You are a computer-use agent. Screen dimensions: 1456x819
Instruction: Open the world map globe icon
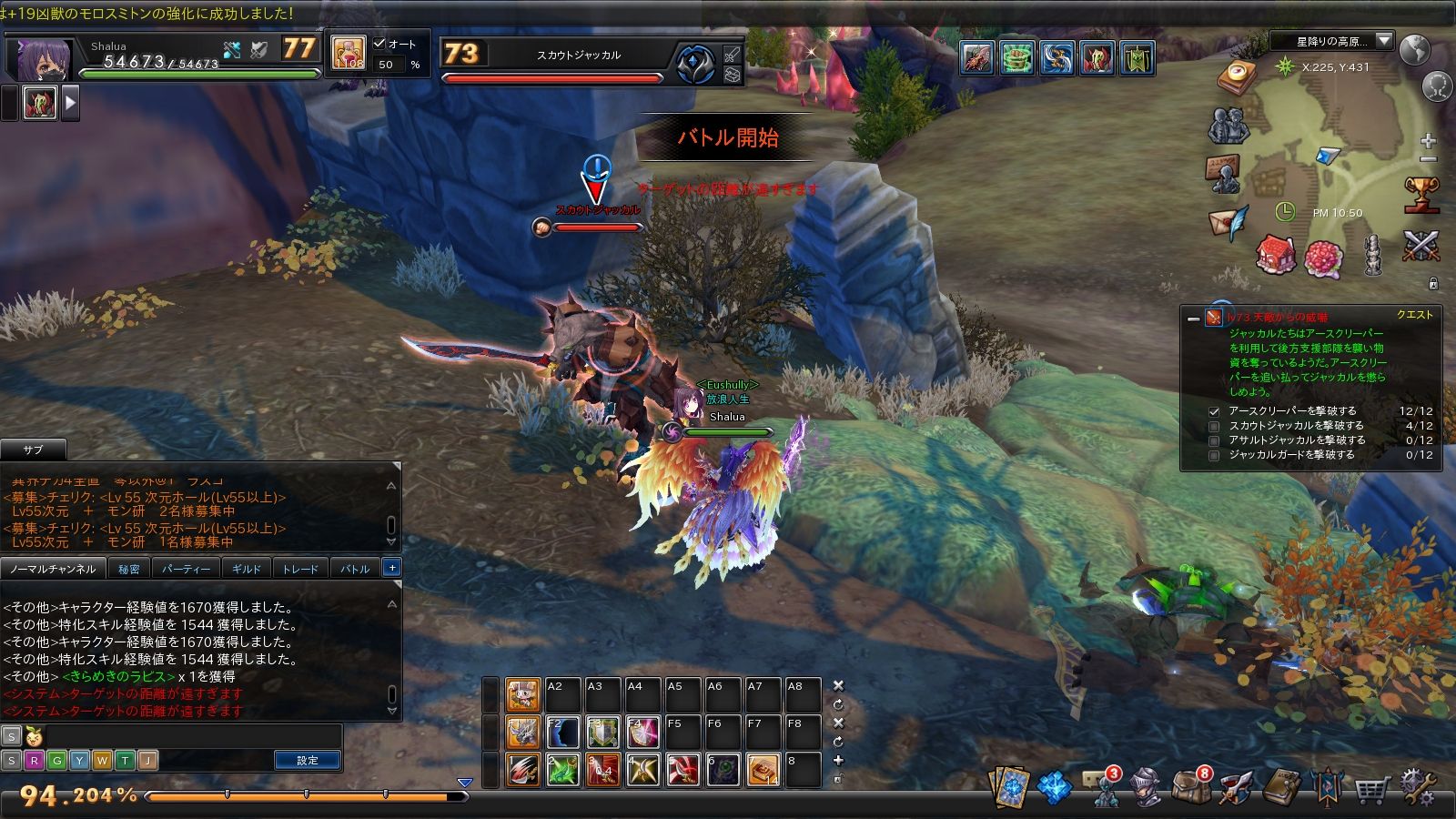pos(1414,50)
